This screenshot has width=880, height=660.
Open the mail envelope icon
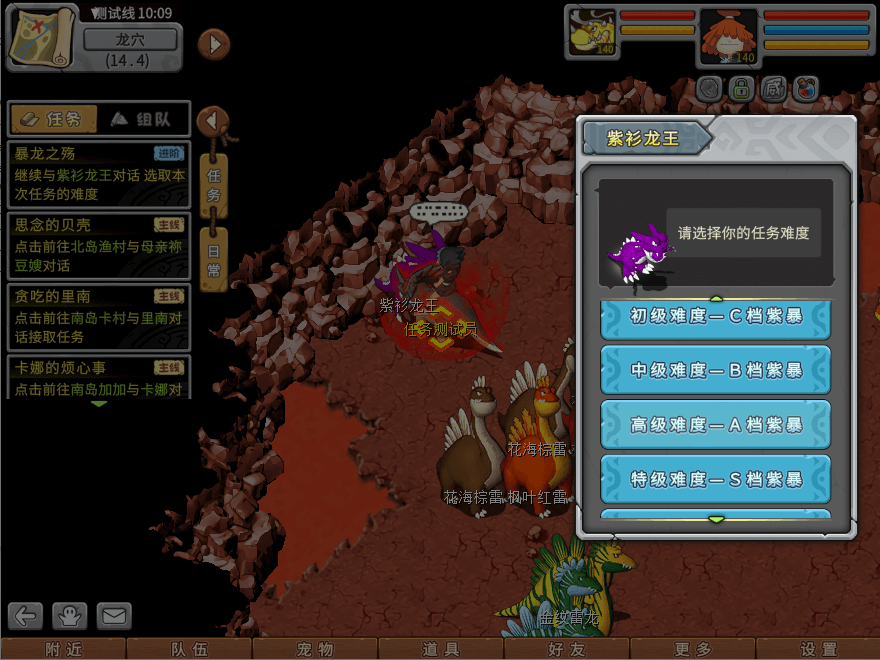point(113,616)
